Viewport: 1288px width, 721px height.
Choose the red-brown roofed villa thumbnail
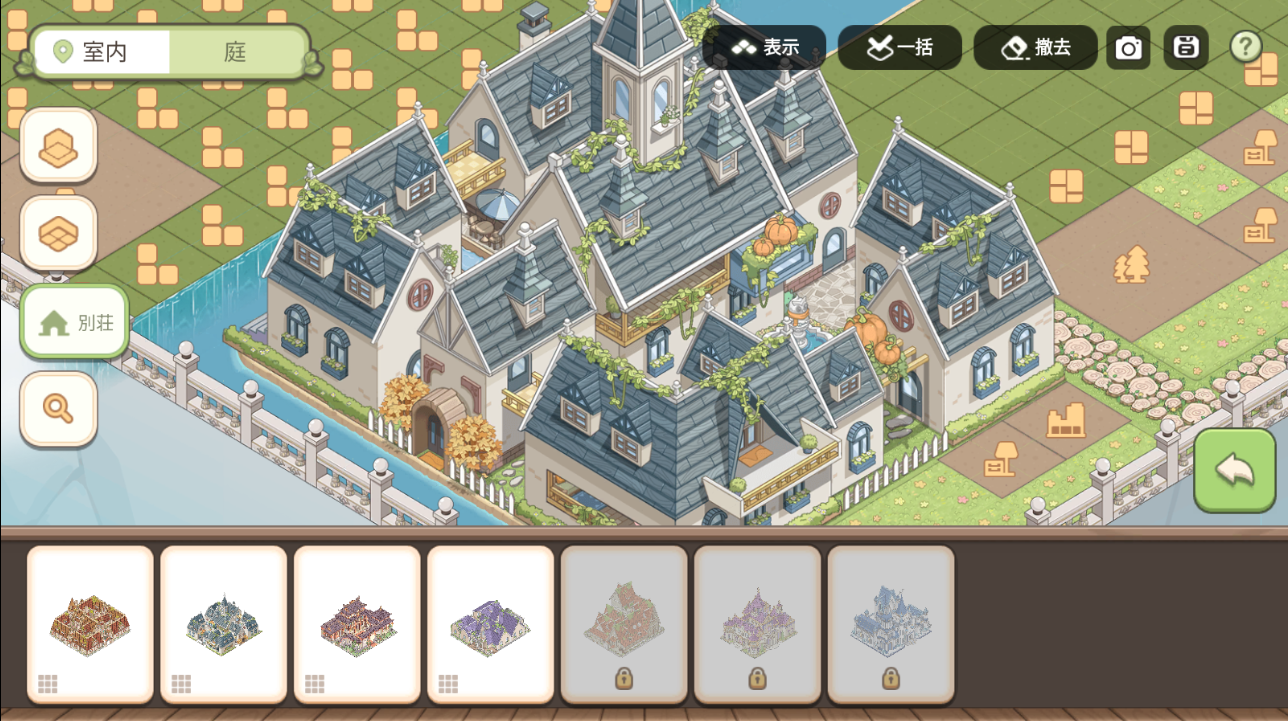(x=90, y=624)
